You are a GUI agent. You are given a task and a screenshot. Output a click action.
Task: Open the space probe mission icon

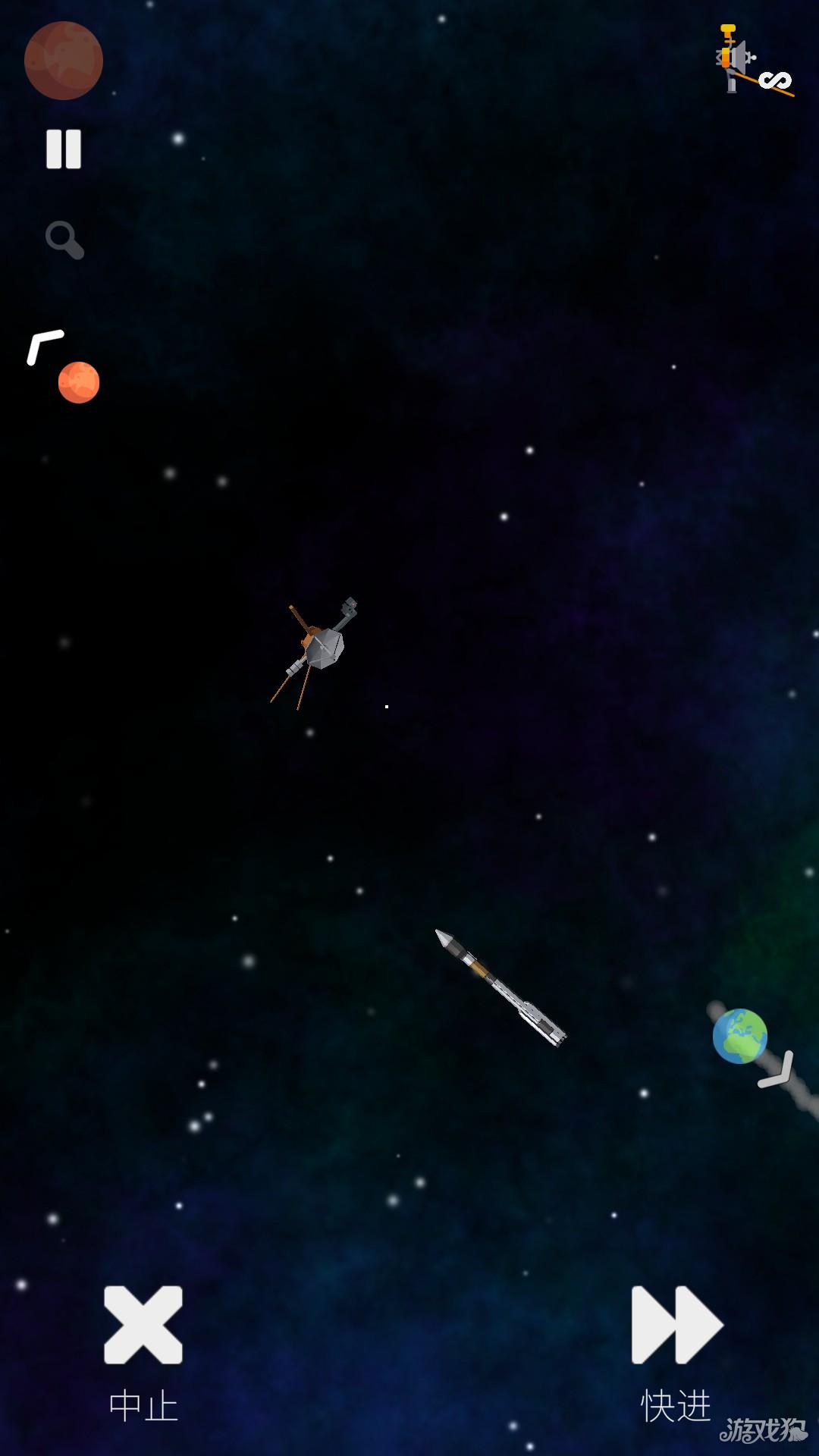point(752,61)
